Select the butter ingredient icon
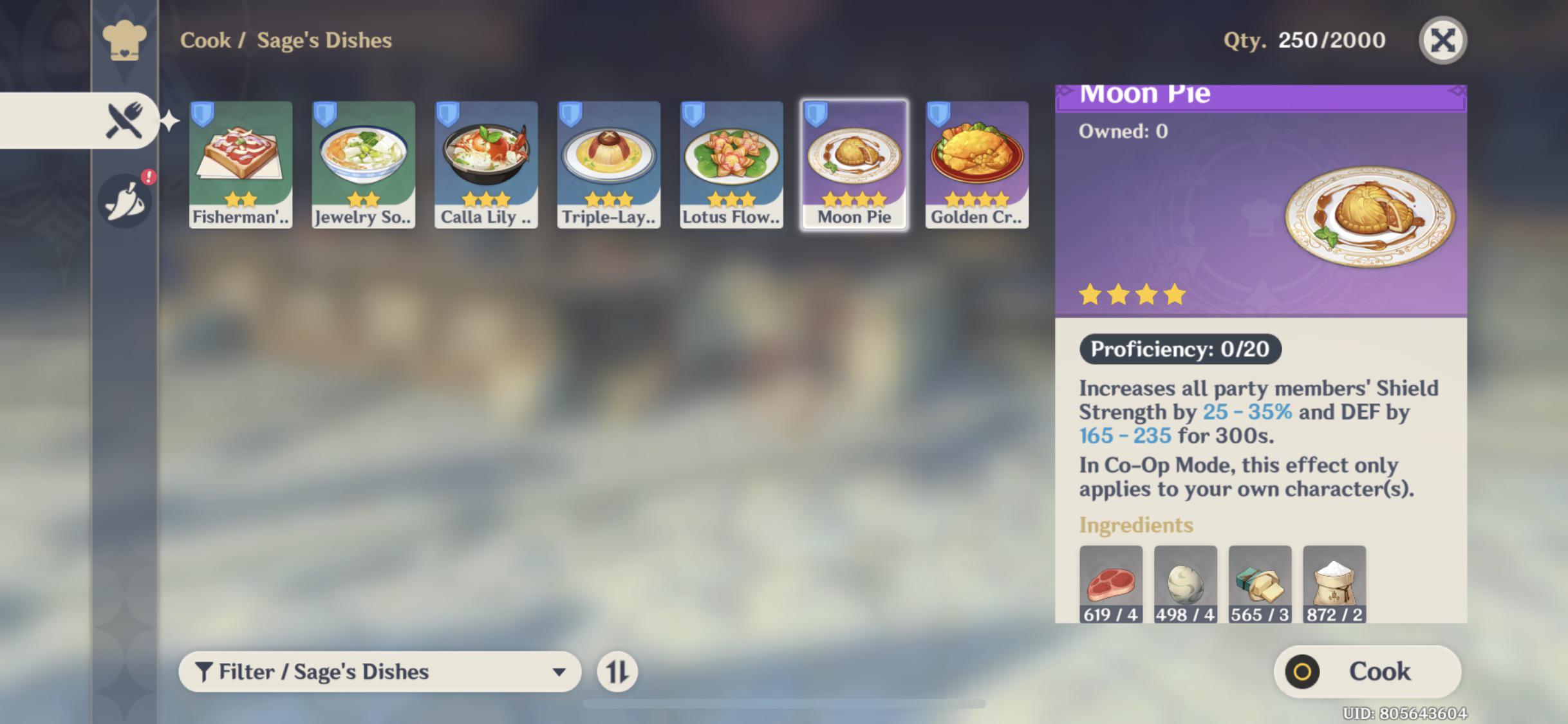This screenshot has width=1568, height=724. click(x=1260, y=582)
